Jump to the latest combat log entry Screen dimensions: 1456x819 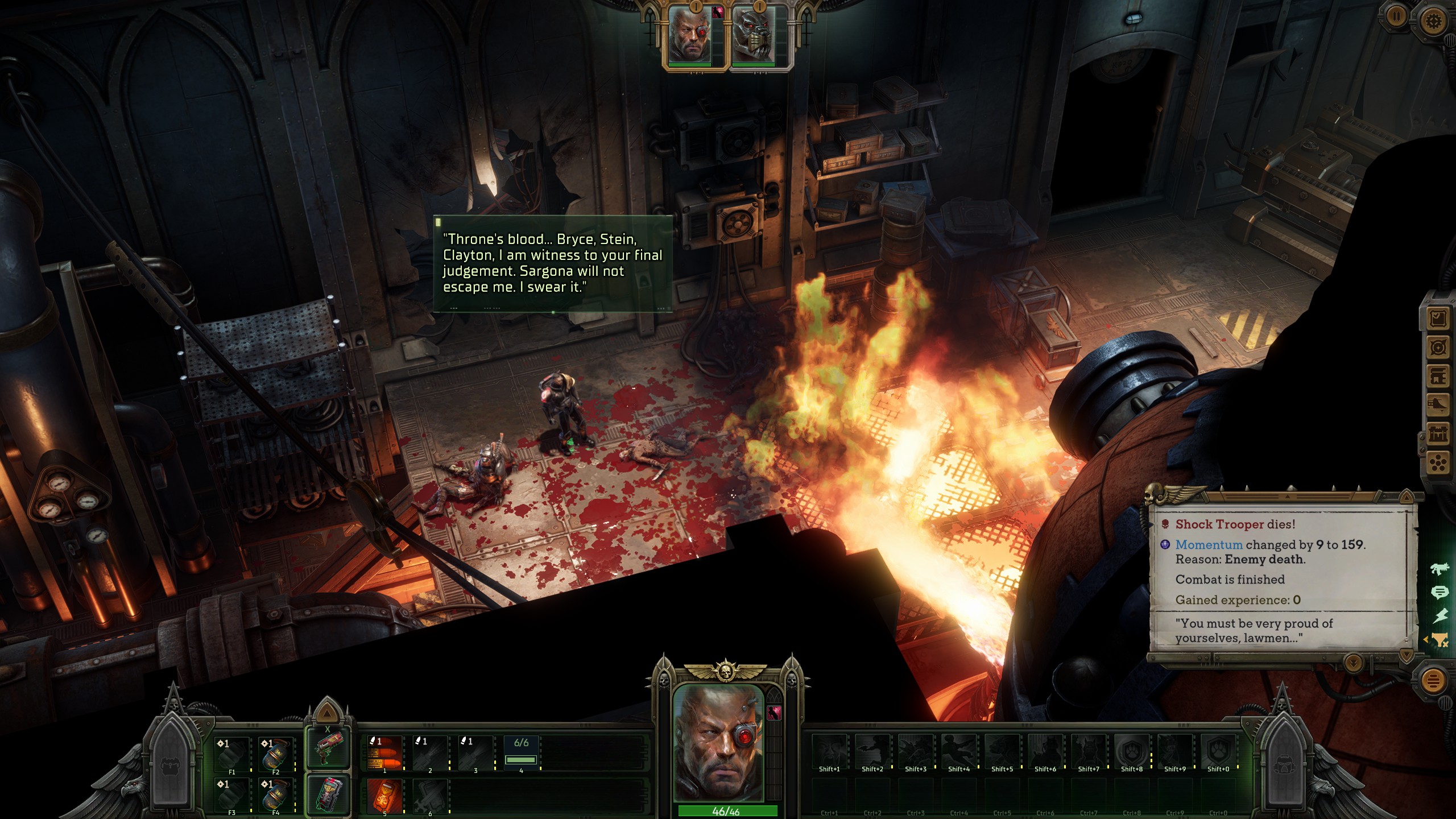1353,663
